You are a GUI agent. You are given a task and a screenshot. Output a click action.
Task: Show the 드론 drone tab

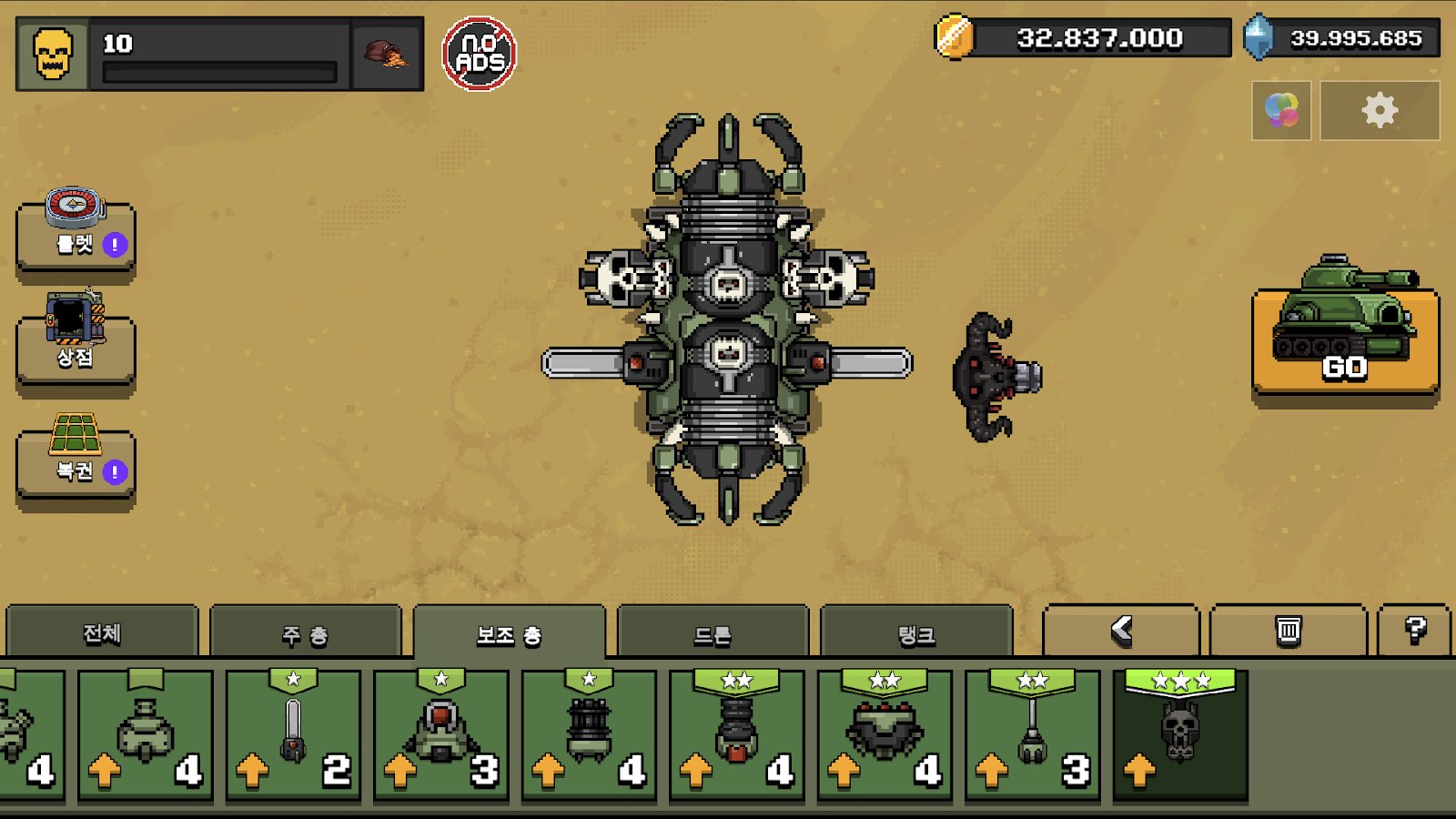coord(713,634)
